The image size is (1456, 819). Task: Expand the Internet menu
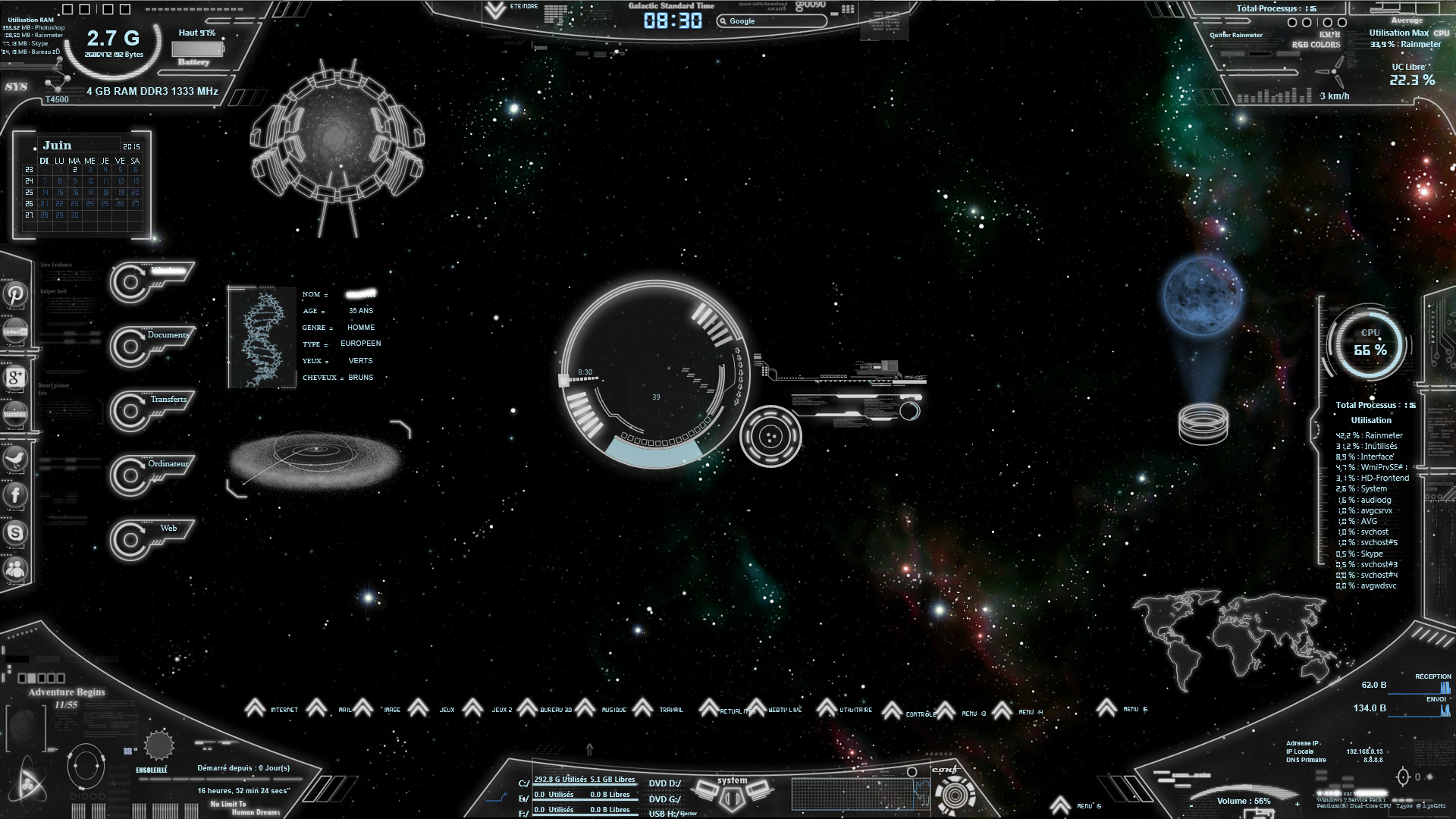pos(256,709)
